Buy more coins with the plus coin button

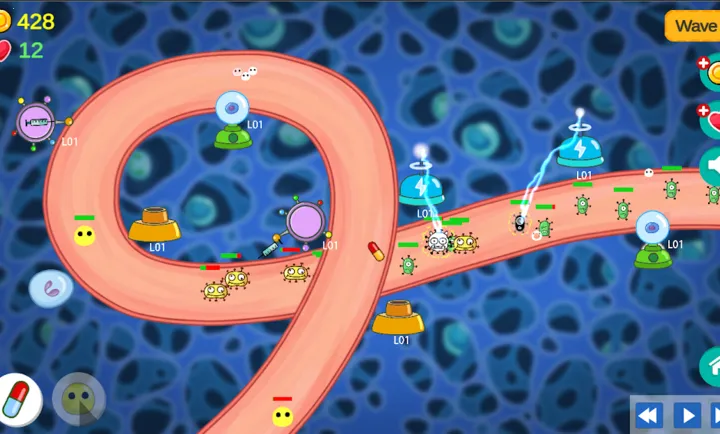[710, 72]
